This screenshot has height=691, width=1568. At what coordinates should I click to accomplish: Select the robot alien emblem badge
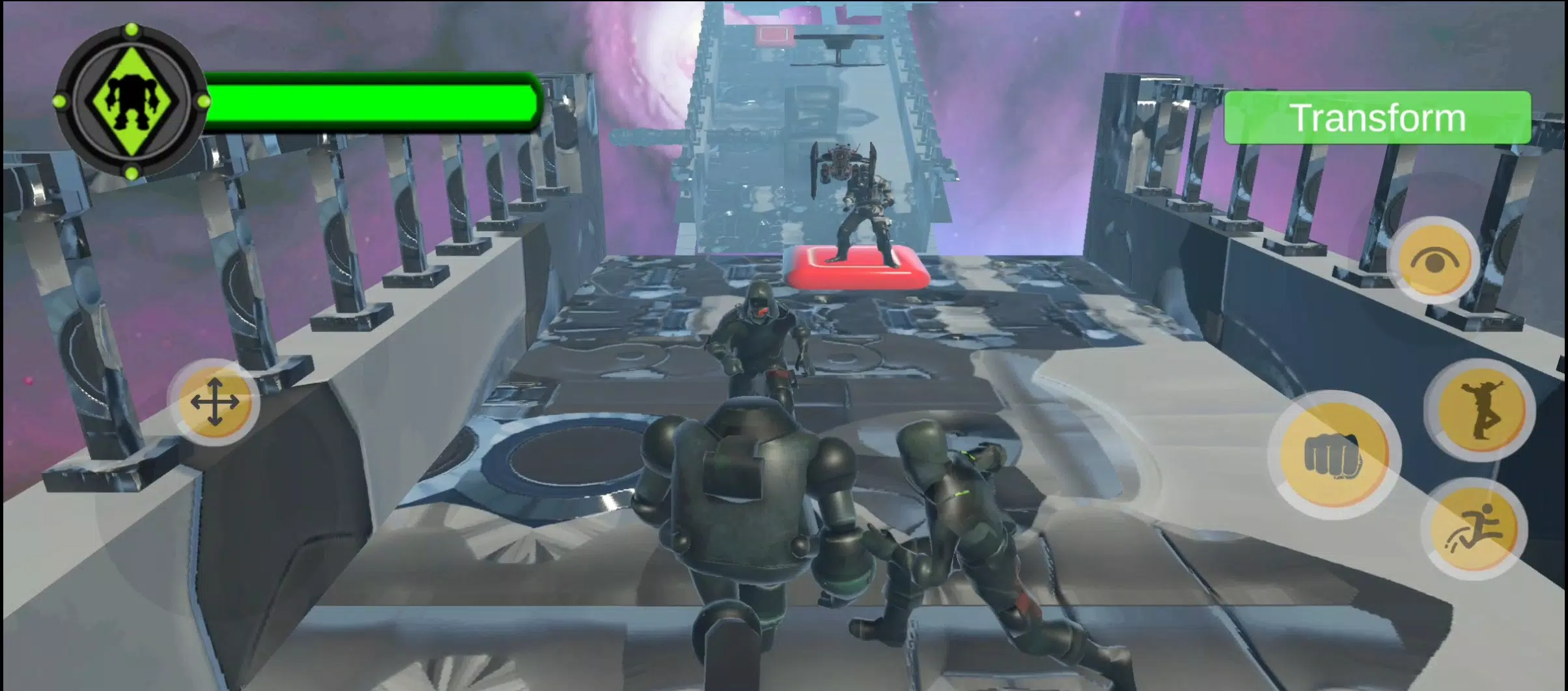(132, 102)
